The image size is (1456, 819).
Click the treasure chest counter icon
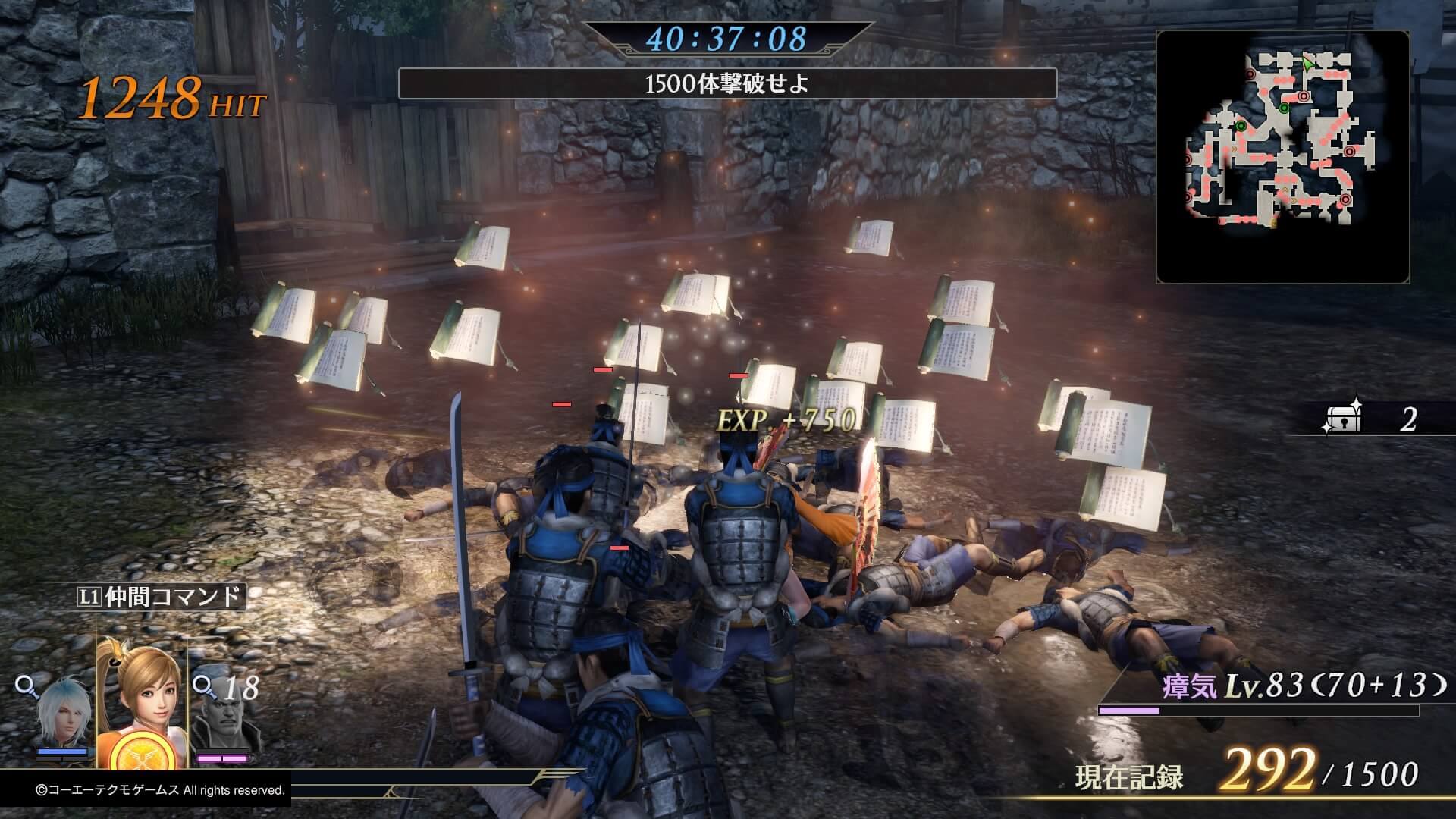1341,418
